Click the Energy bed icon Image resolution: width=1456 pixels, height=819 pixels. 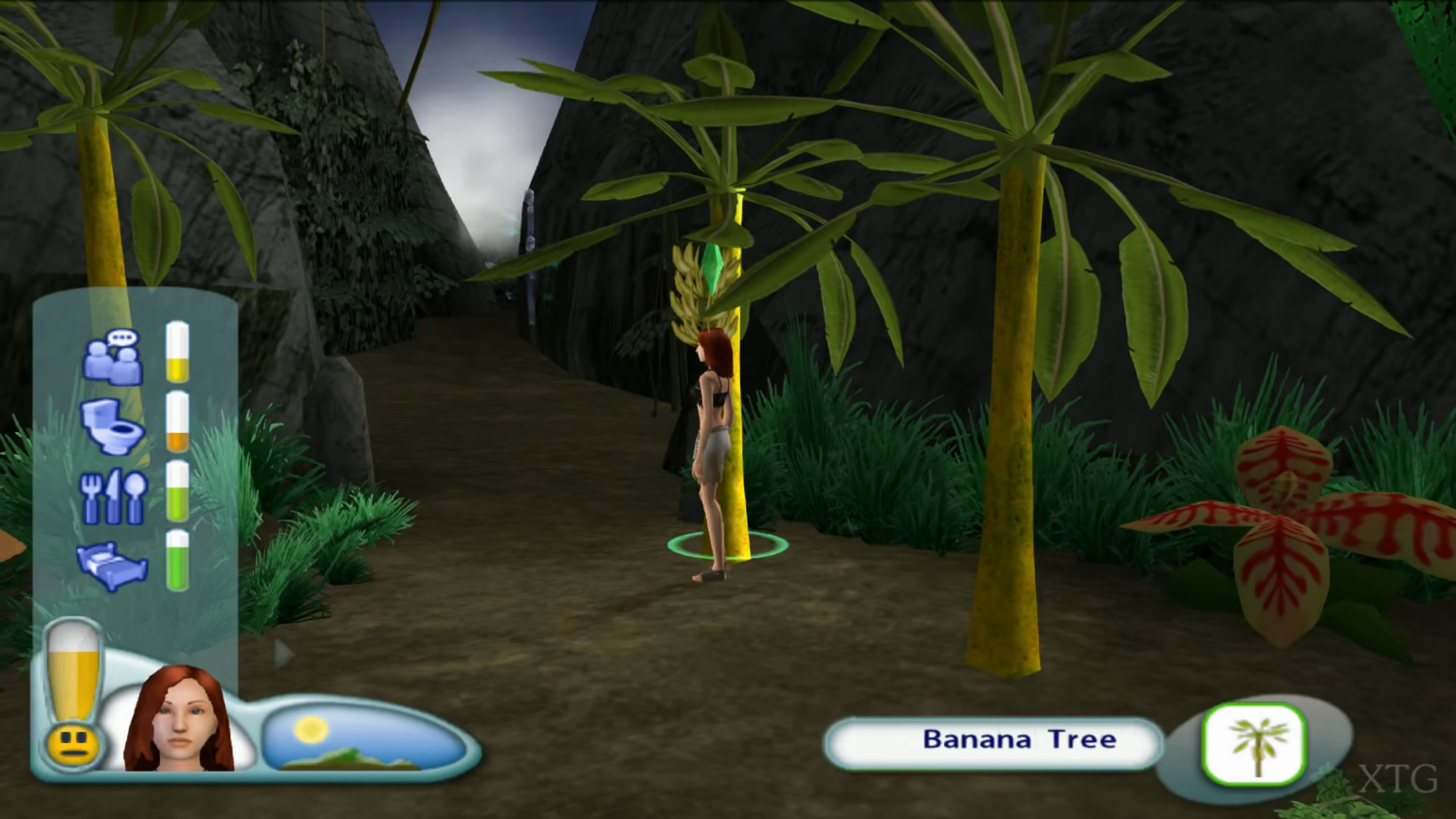pyautogui.click(x=114, y=564)
